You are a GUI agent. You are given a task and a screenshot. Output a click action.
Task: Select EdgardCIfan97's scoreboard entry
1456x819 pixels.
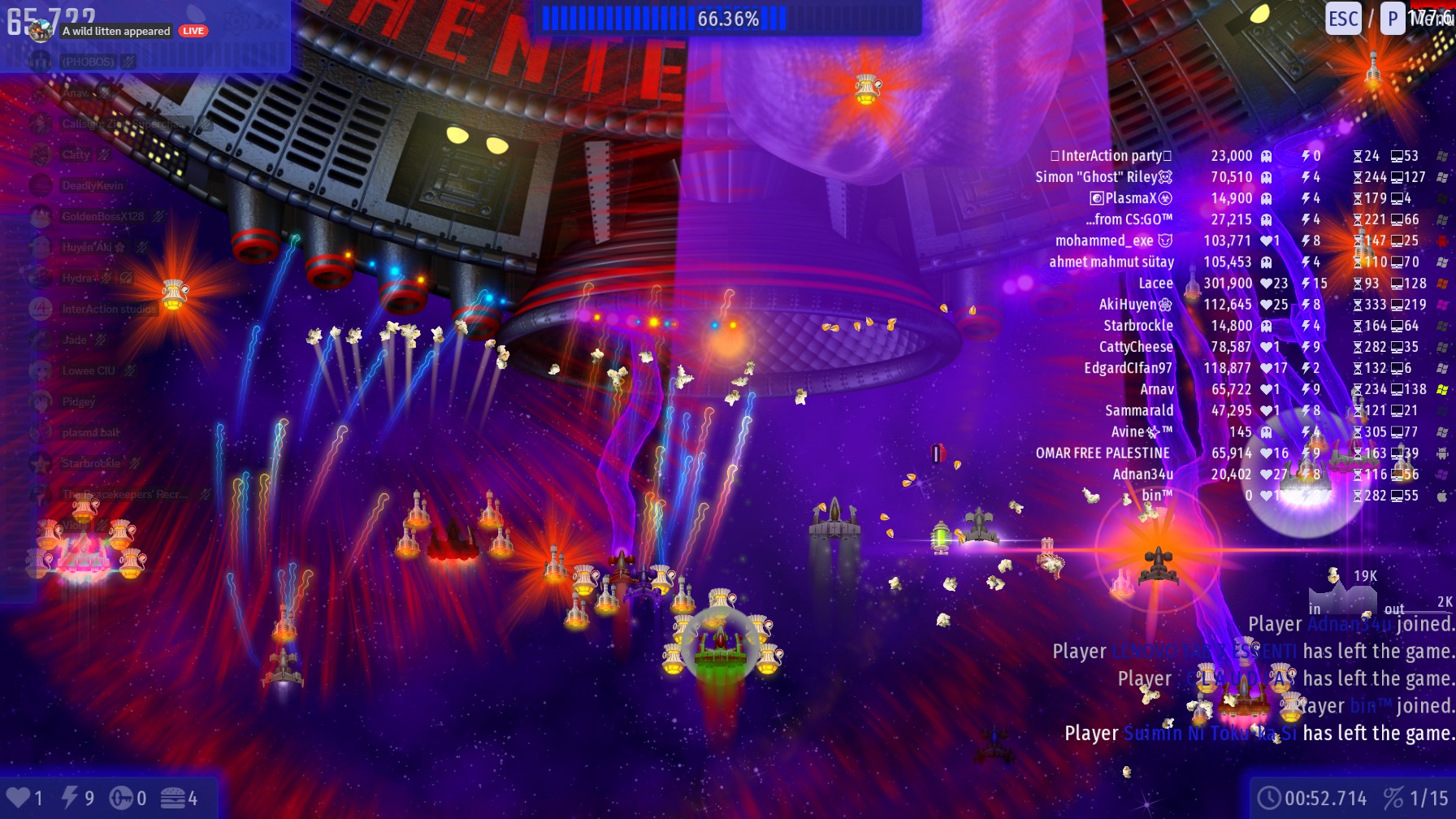[x=1128, y=368]
